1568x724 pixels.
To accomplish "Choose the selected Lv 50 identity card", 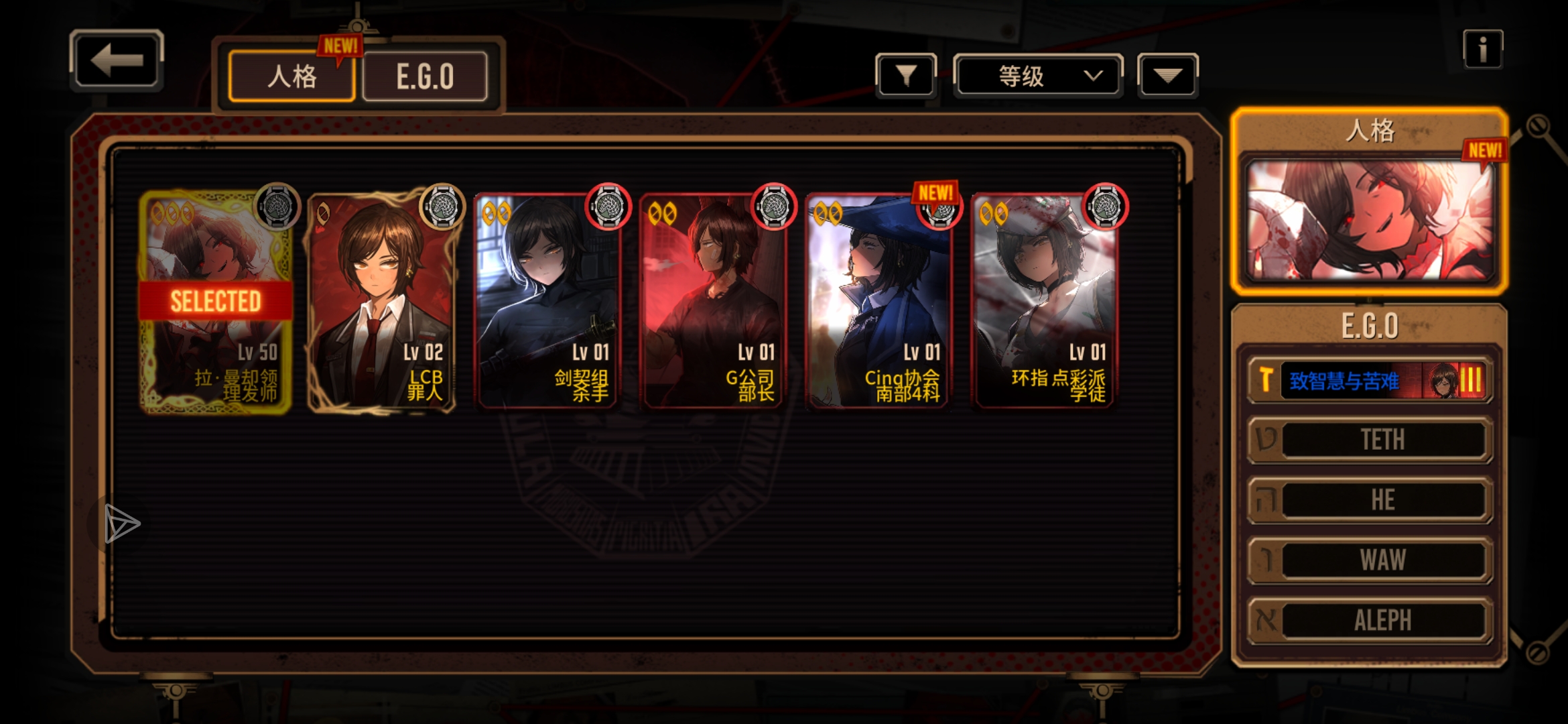I will 216,302.
